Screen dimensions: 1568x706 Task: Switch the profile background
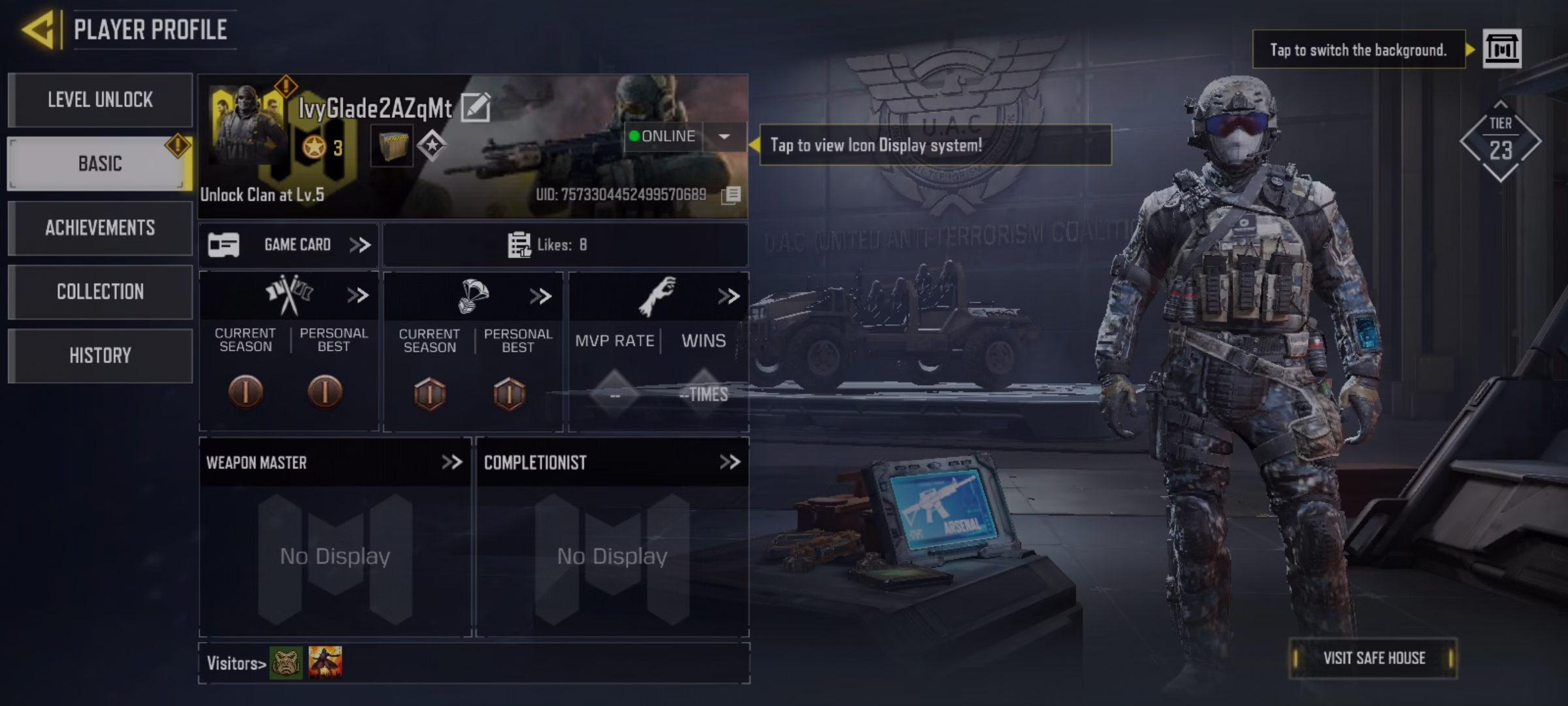tap(1501, 49)
